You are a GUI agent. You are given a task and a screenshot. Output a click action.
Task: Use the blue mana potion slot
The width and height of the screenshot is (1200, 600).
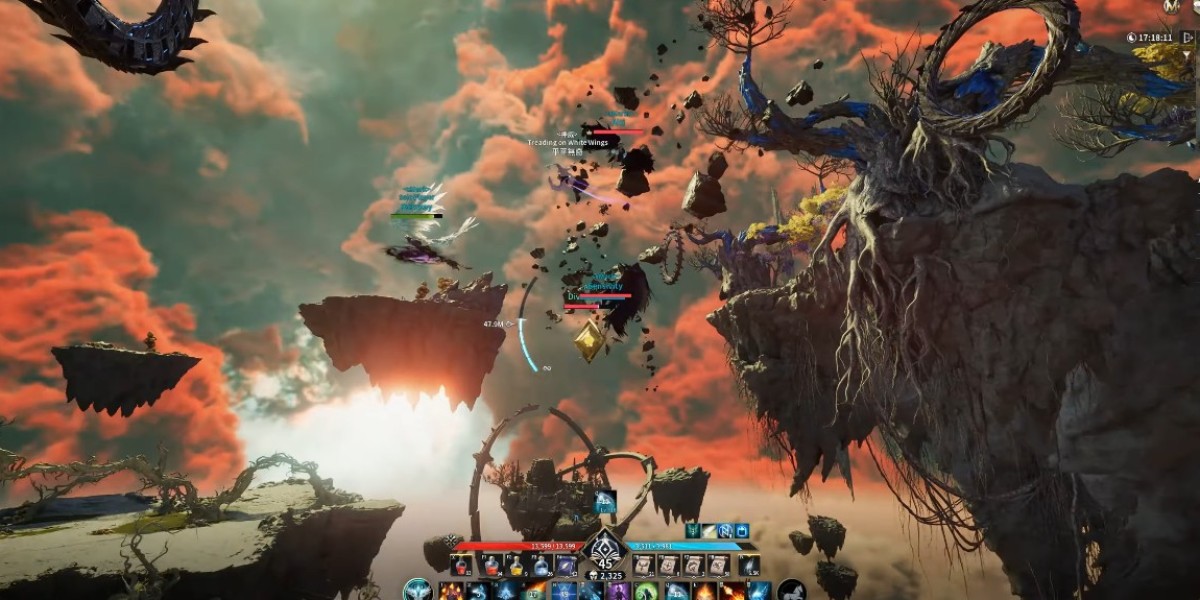tap(540, 566)
